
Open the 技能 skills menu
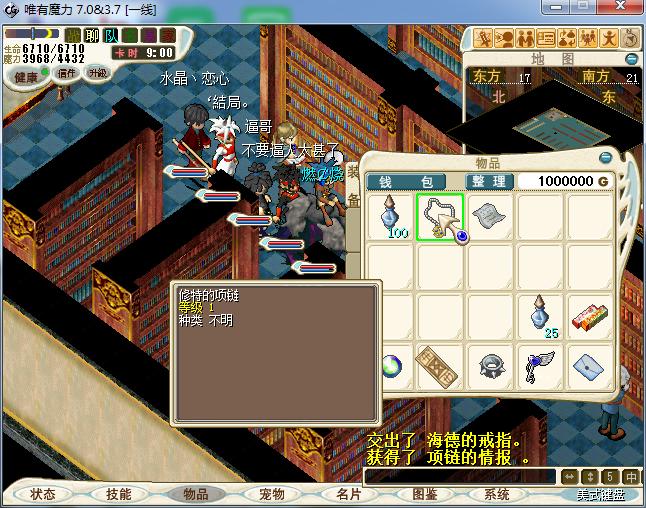pos(118,494)
